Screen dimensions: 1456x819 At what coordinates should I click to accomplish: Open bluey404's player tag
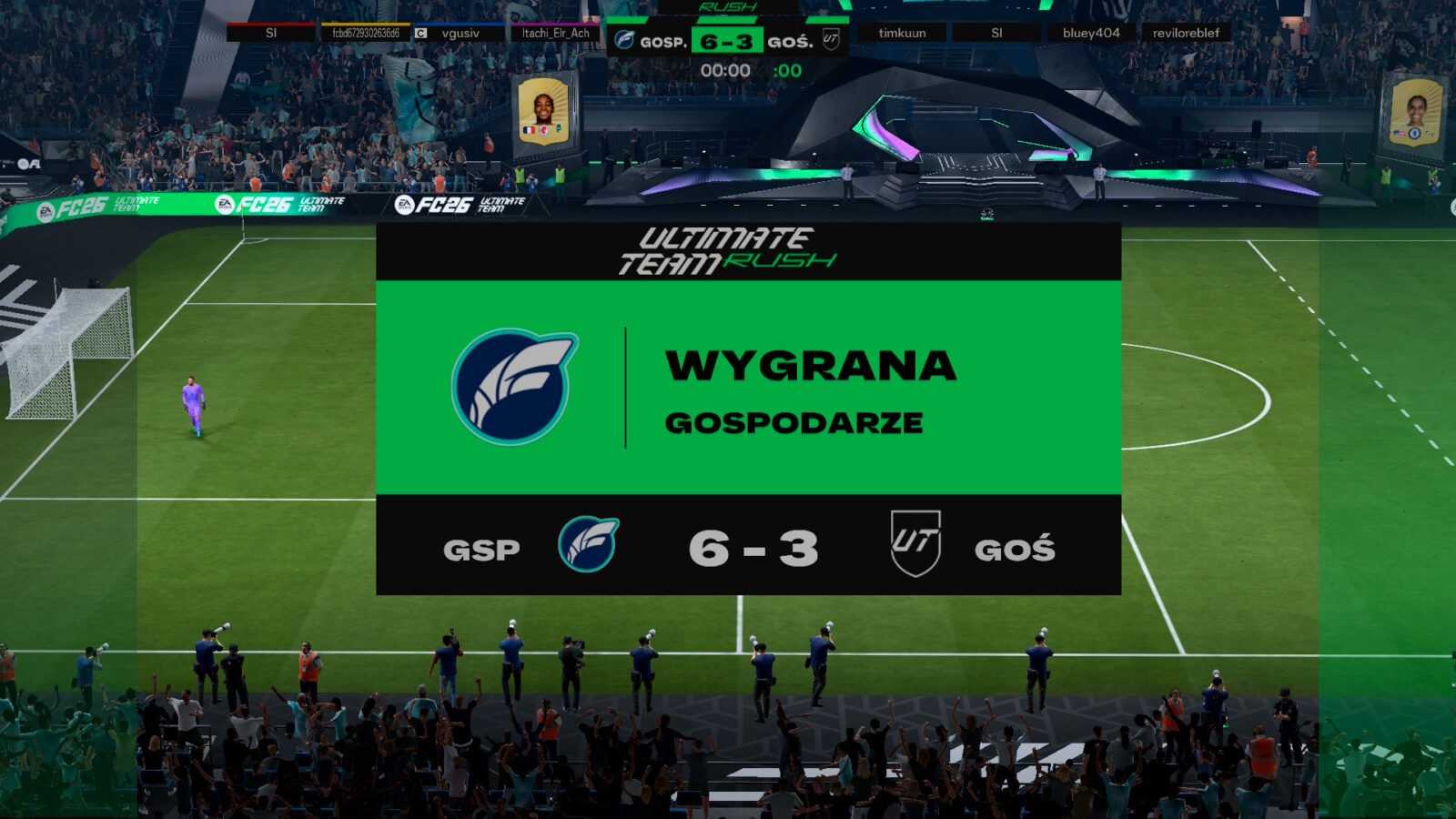1091,34
